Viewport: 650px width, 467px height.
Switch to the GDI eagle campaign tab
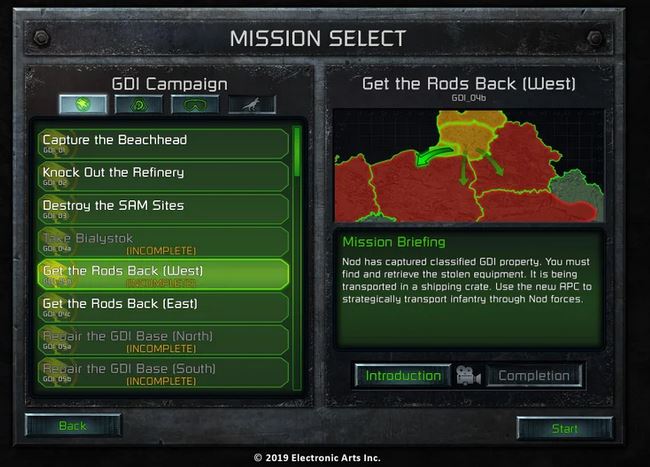pyautogui.click(x=83, y=104)
